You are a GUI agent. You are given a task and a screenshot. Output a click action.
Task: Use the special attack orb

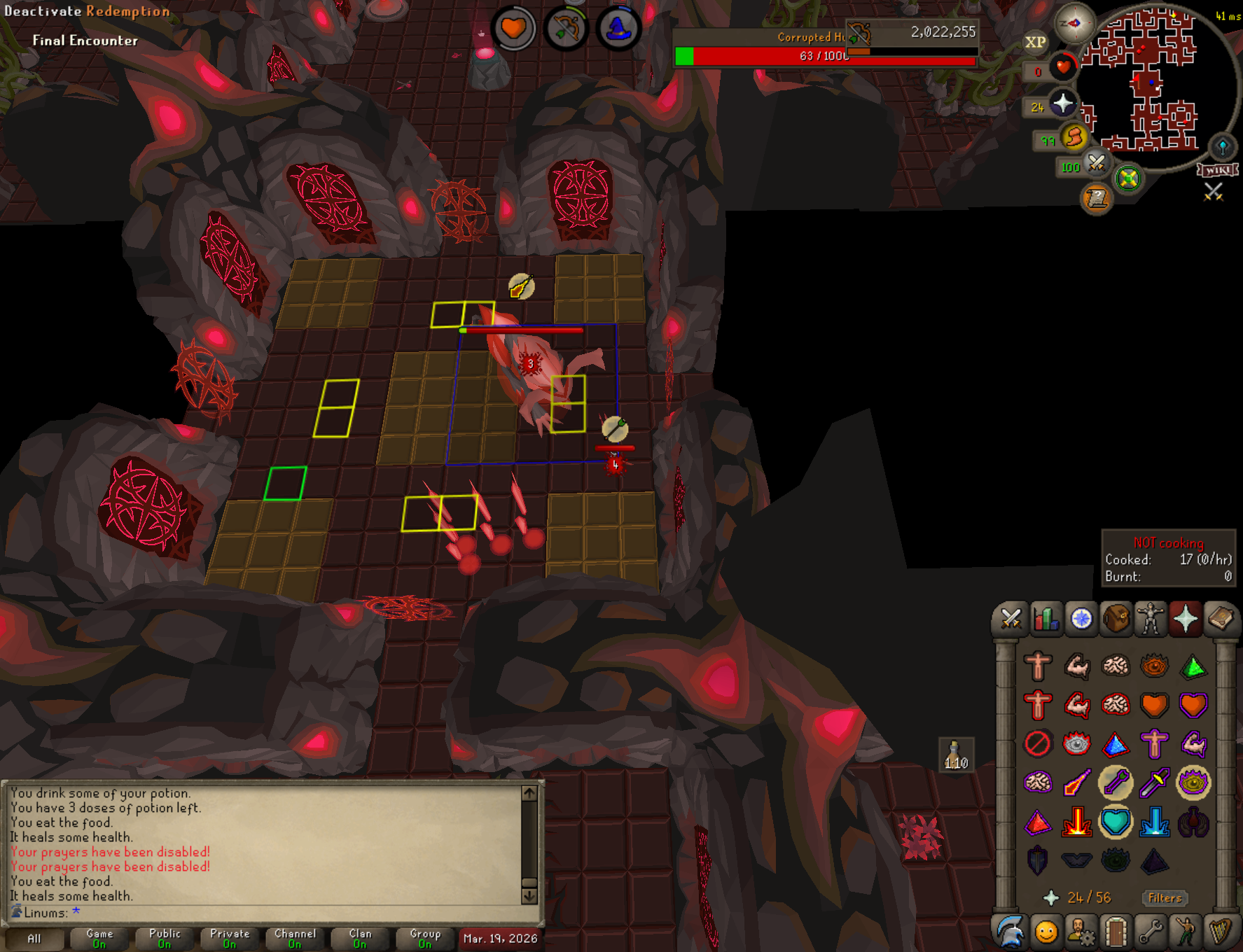(x=1096, y=164)
